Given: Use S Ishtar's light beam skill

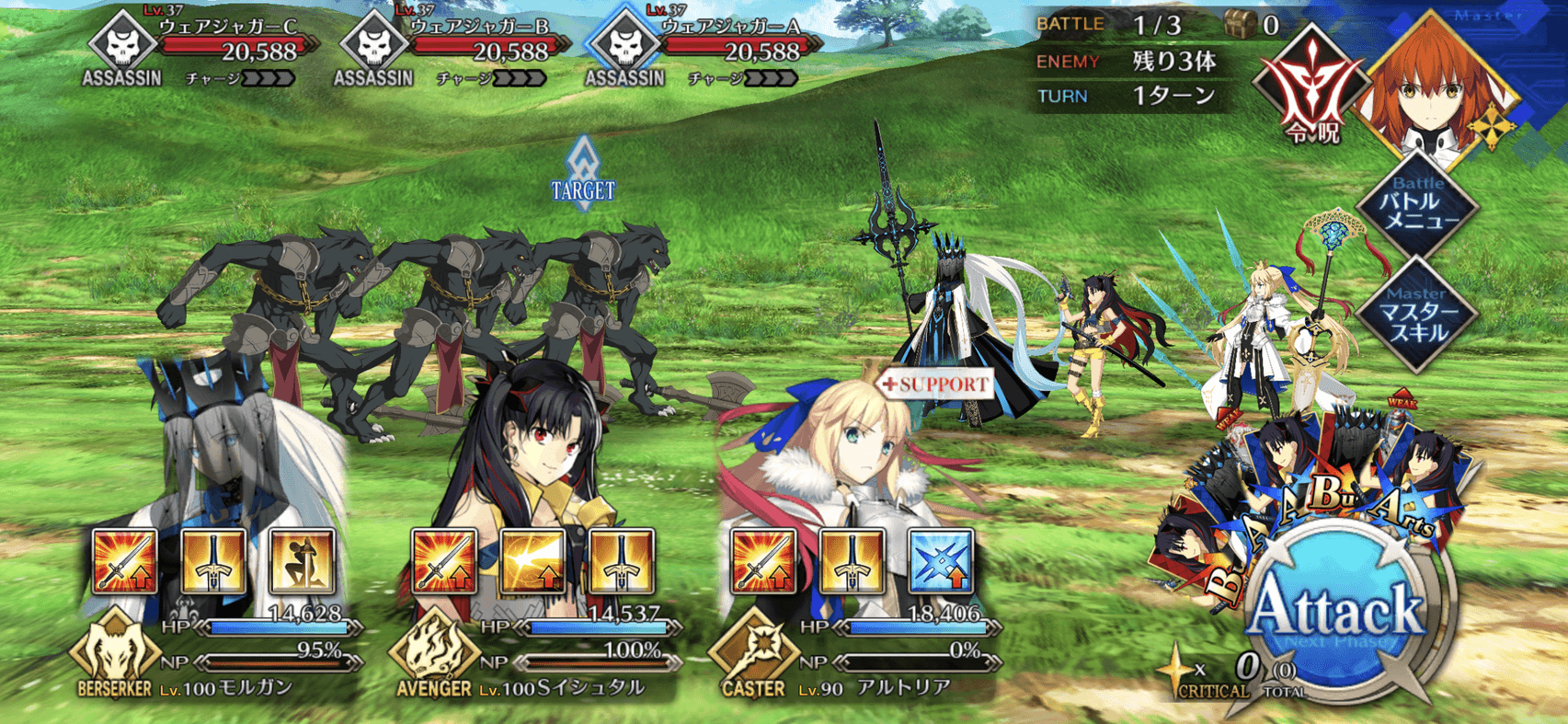Looking at the screenshot, I should (x=532, y=561).
